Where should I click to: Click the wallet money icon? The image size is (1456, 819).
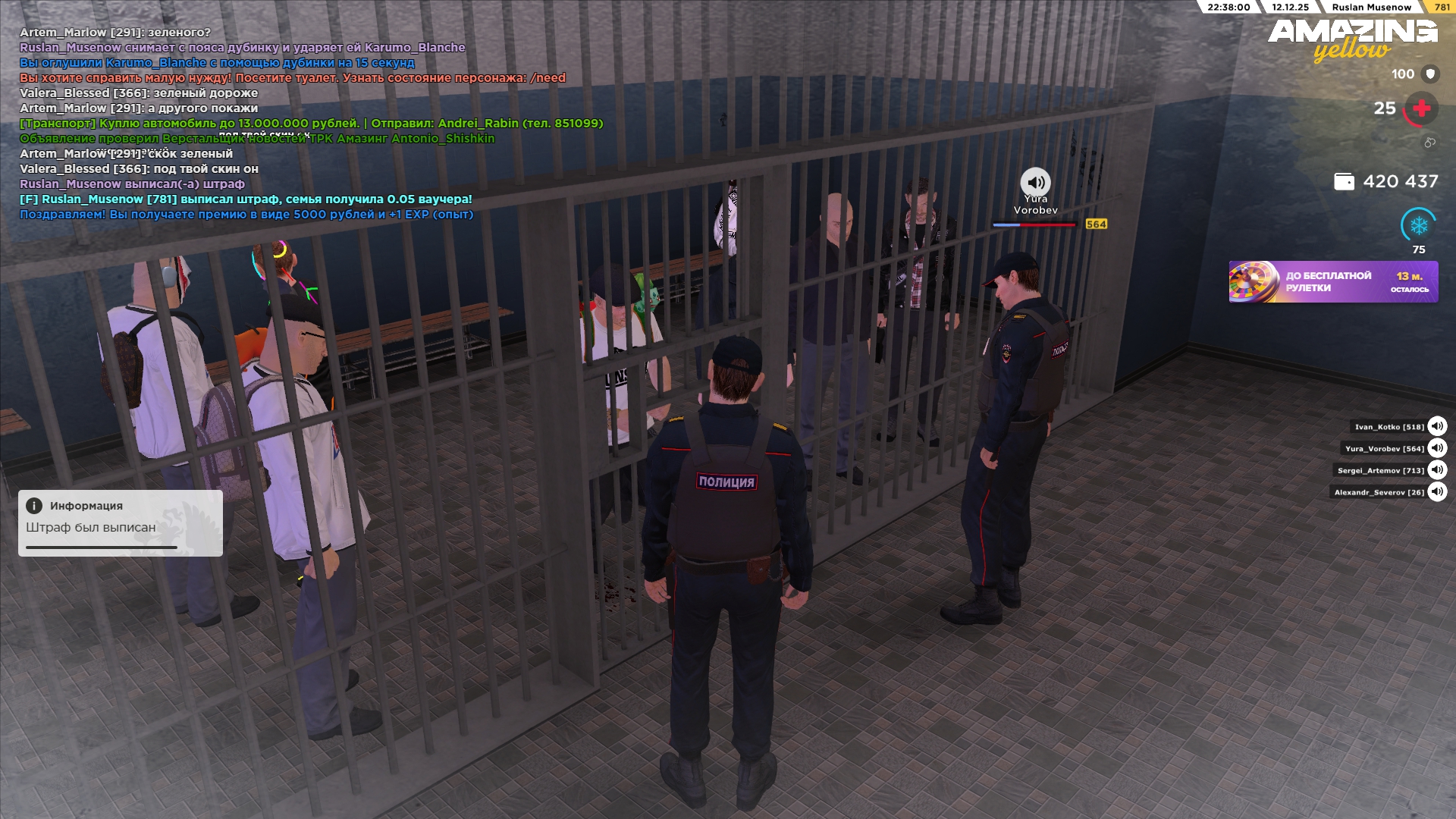[1344, 182]
